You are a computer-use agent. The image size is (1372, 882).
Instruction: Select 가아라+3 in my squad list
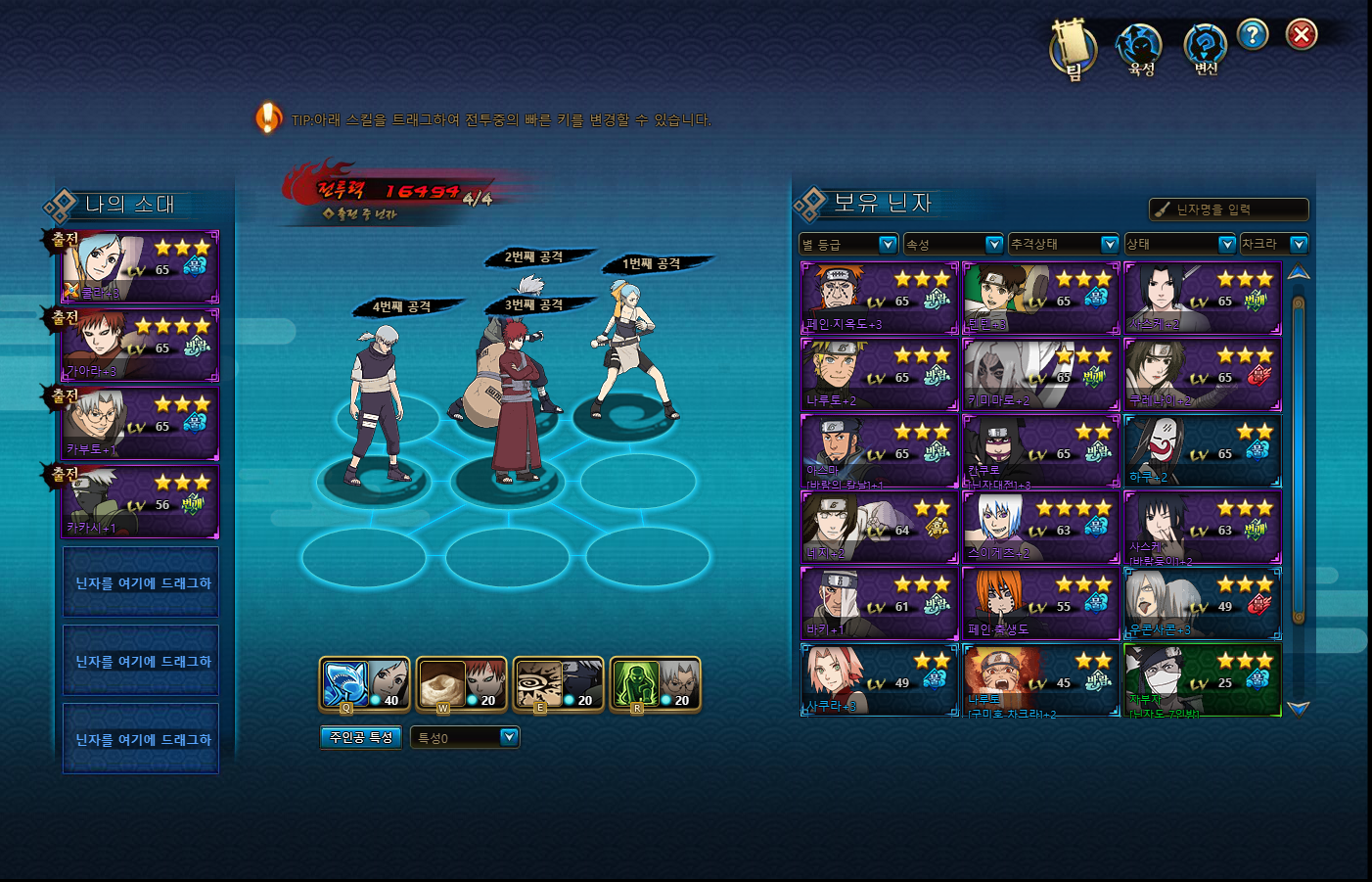coord(140,345)
